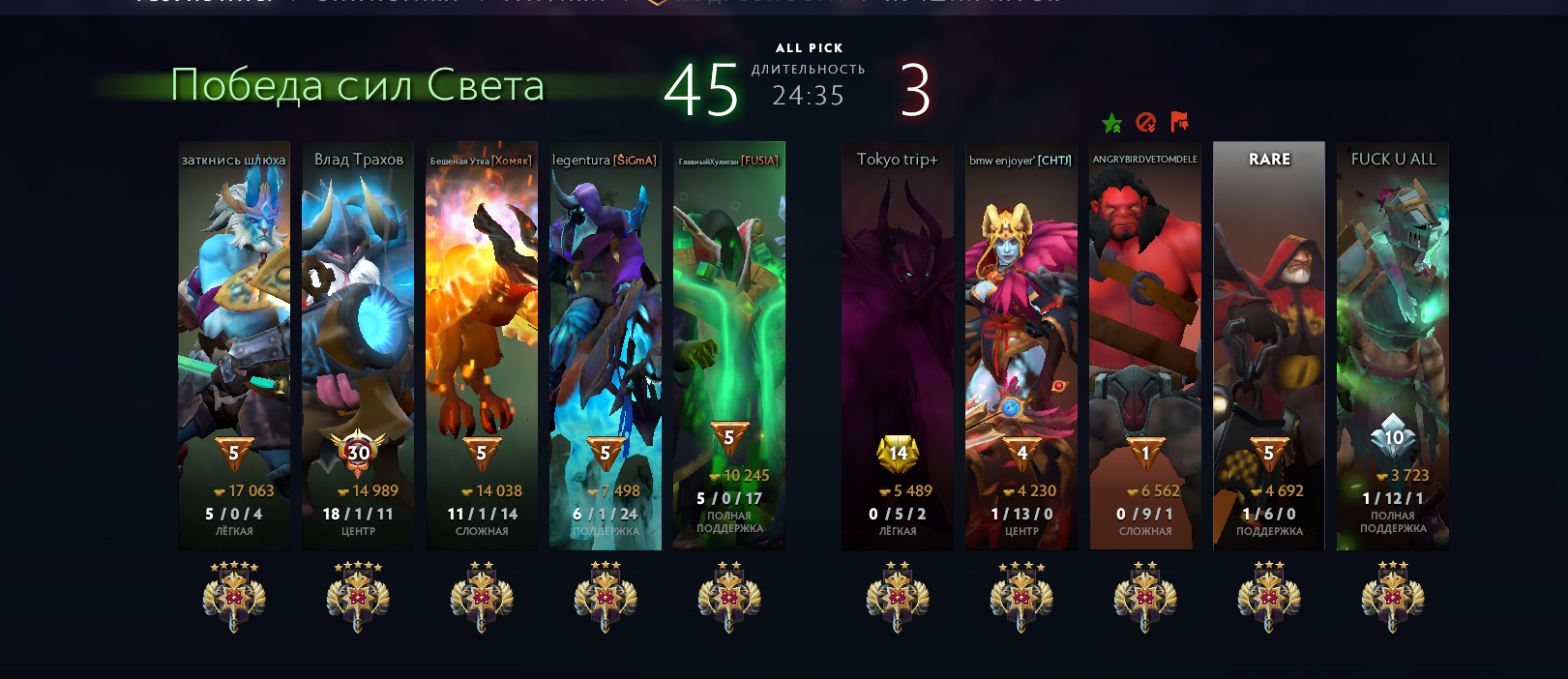Click the red flag thumbs-down icon
The width and height of the screenshot is (1568, 679).
(x=1179, y=122)
